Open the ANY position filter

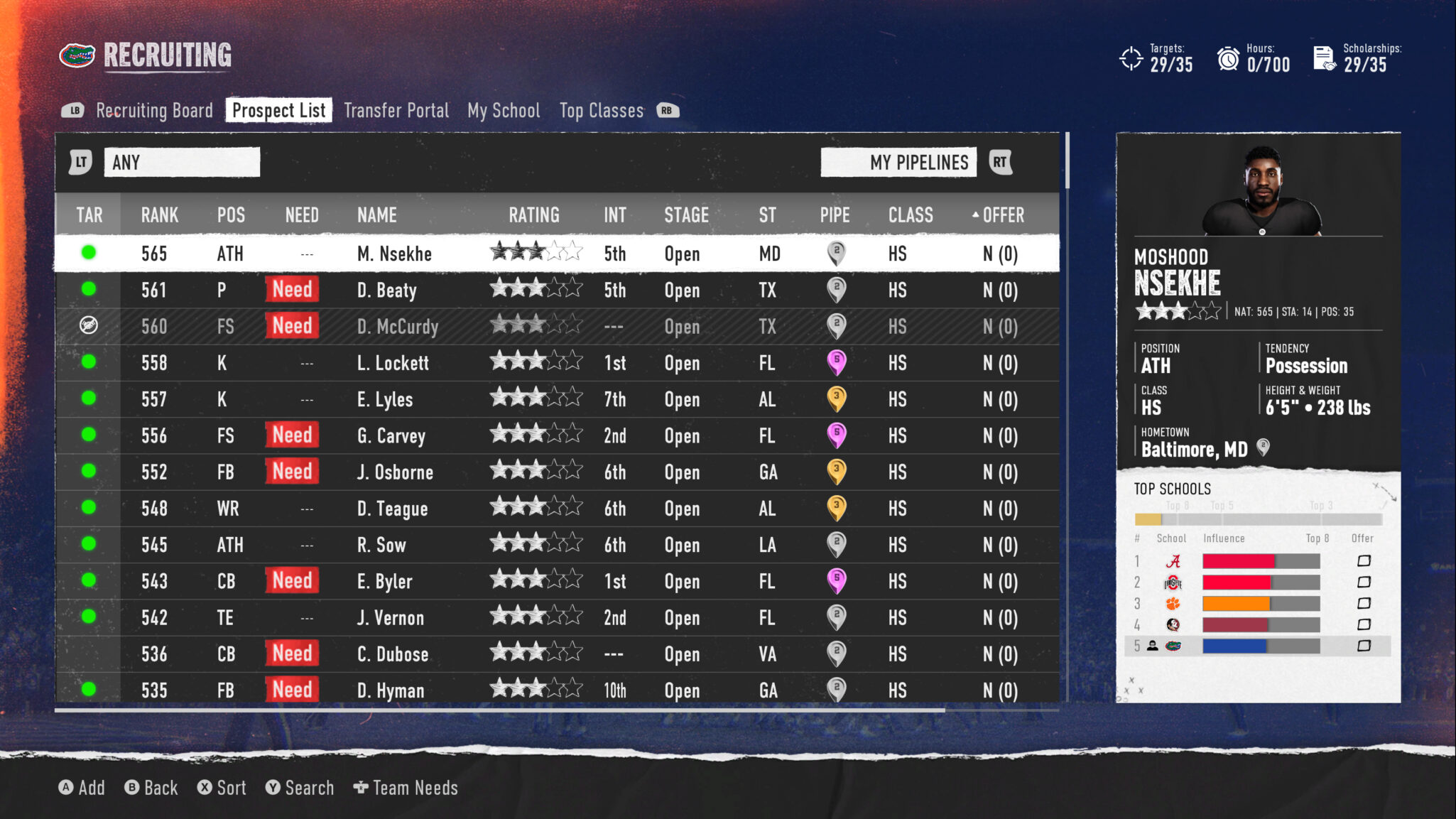182,163
